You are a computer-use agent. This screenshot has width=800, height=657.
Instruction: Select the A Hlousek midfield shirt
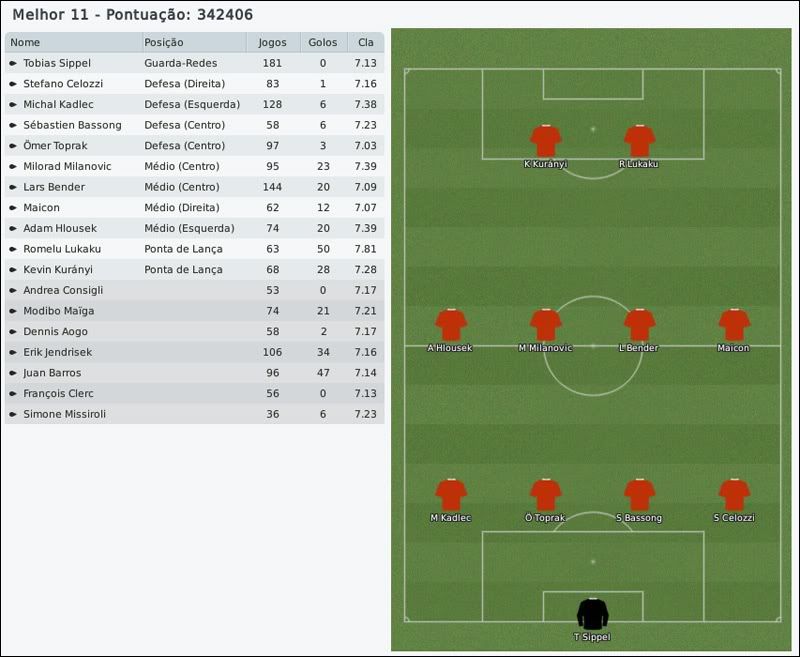click(x=450, y=325)
